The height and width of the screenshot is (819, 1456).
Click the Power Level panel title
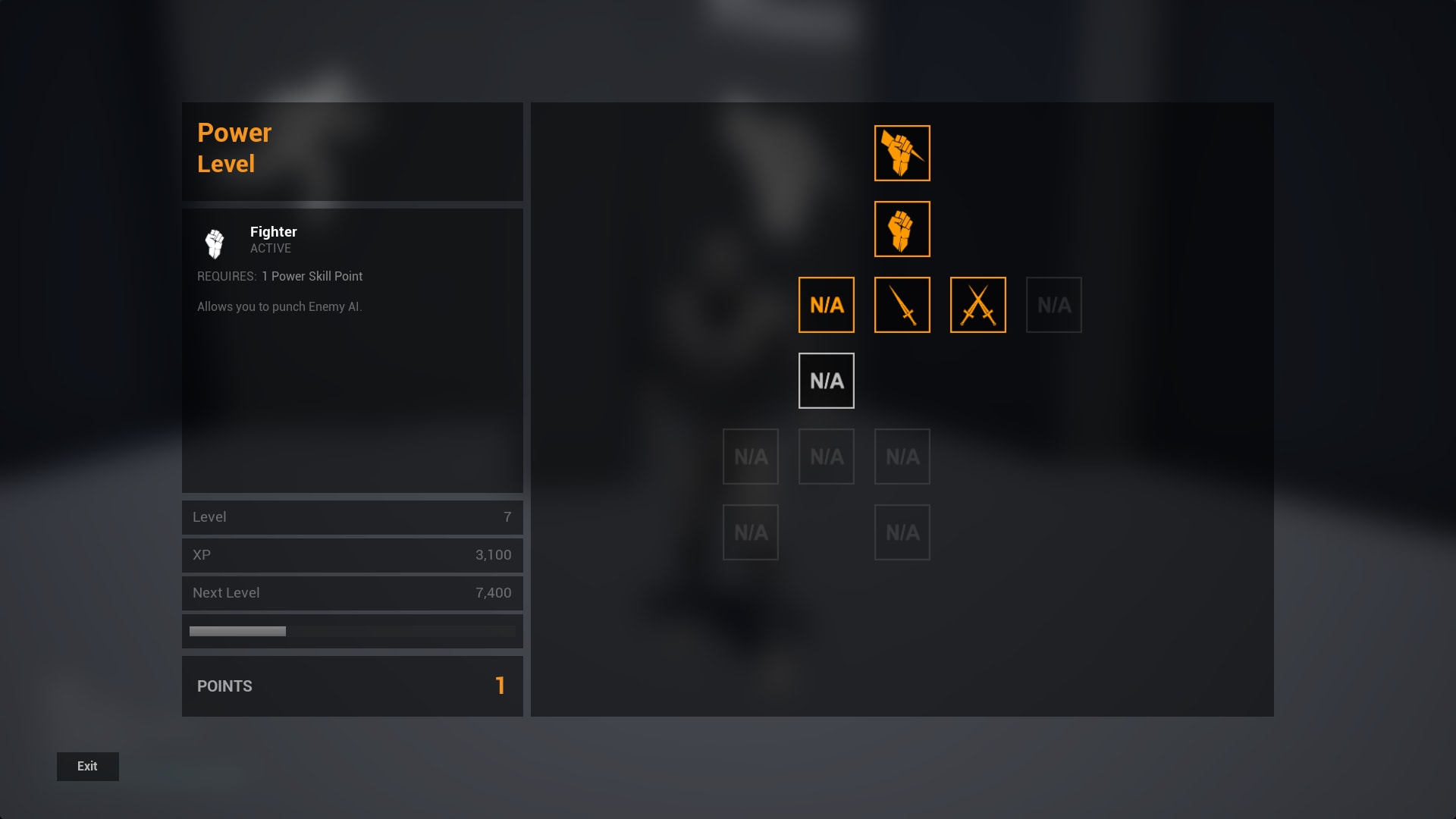(x=234, y=148)
